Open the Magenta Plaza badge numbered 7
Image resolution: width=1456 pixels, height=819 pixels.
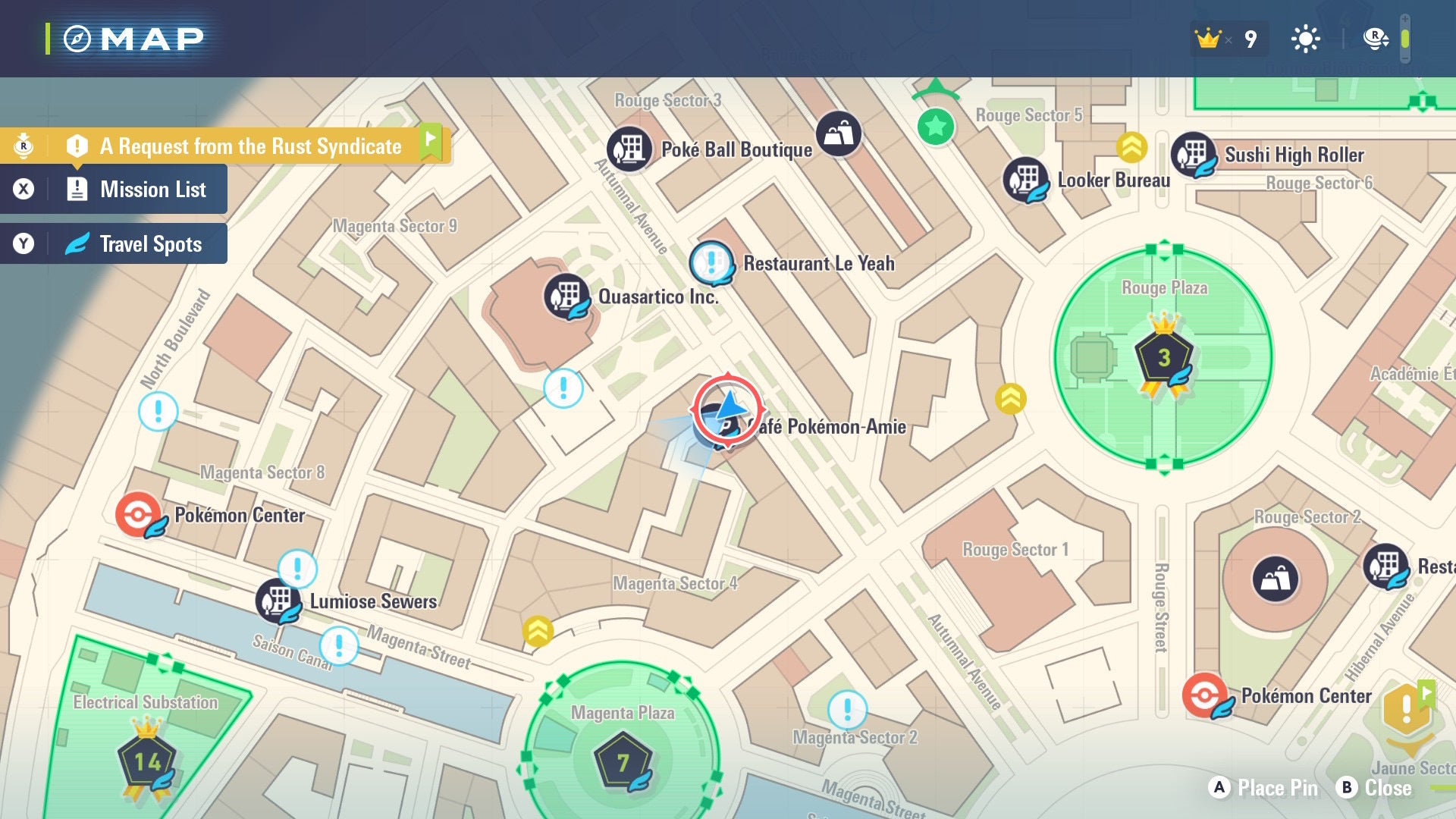pyautogui.click(x=623, y=762)
